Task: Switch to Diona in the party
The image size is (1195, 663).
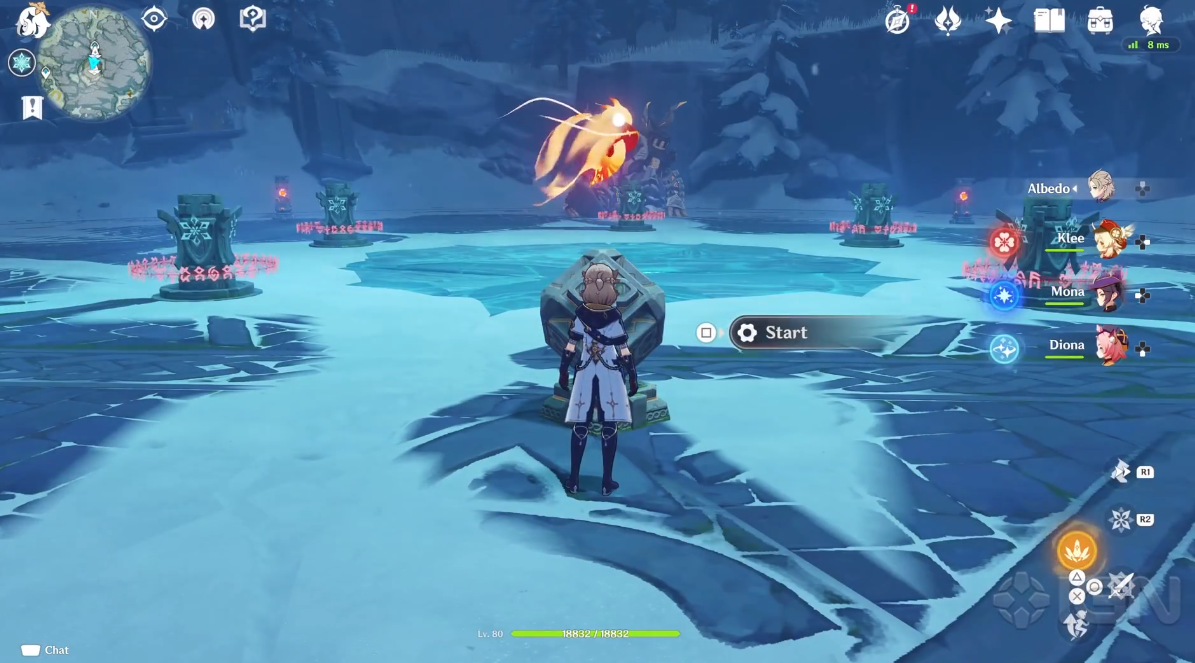Action: pos(1108,346)
